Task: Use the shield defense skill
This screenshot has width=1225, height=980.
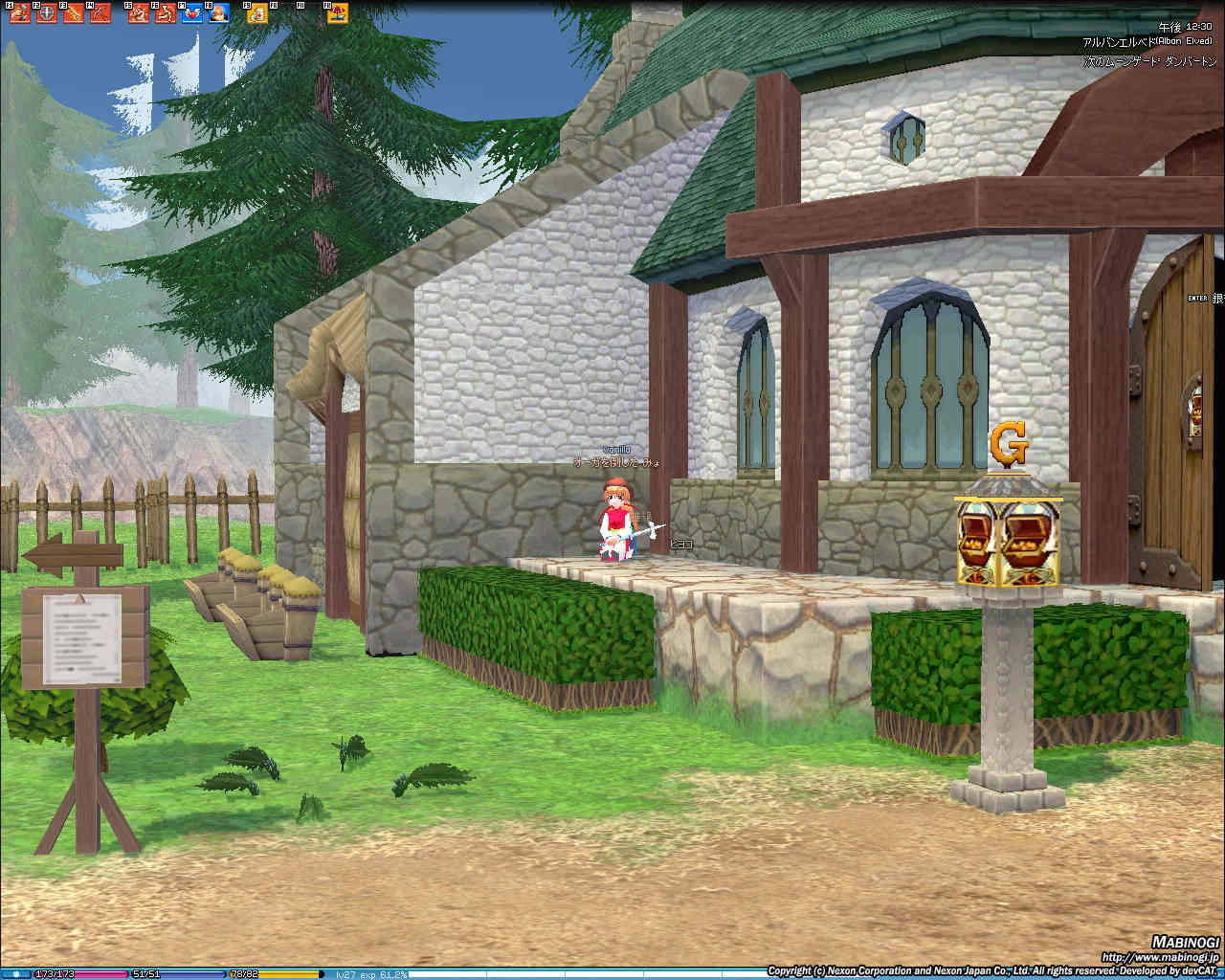Action: click(x=47, y=13)
